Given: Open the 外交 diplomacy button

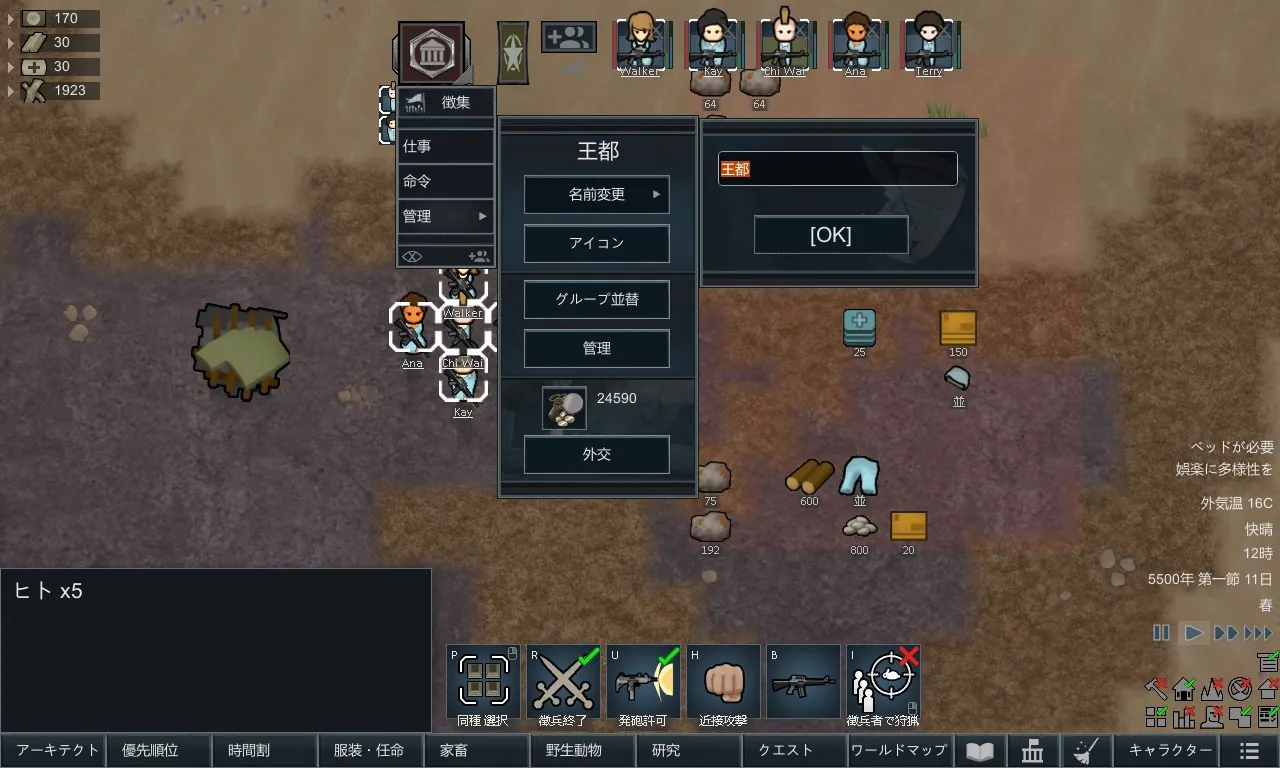Looking at the screenshot, I should tap(597, 454).
